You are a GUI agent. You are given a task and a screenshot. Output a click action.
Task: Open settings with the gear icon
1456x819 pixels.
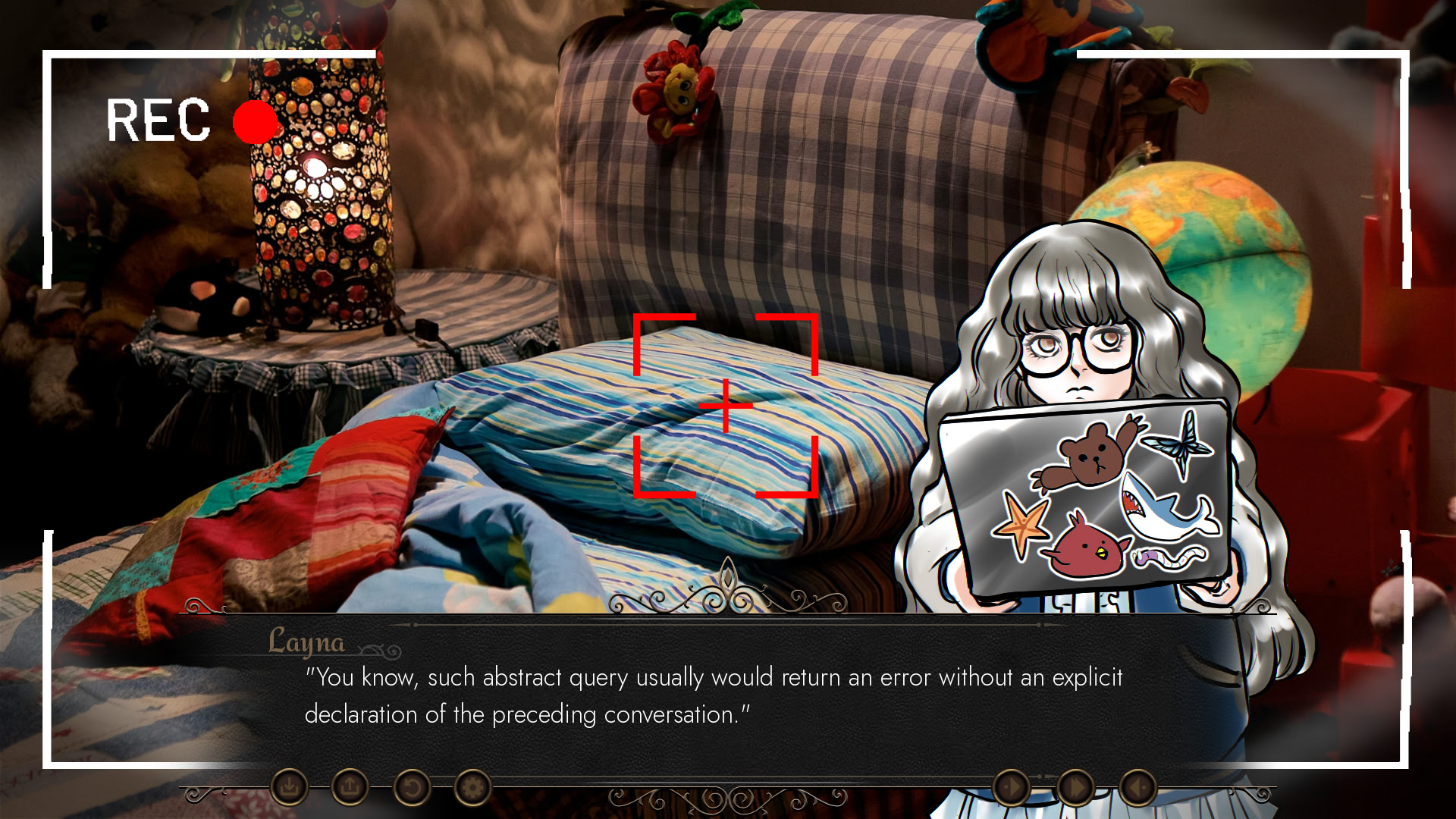(x=472, y=788)
